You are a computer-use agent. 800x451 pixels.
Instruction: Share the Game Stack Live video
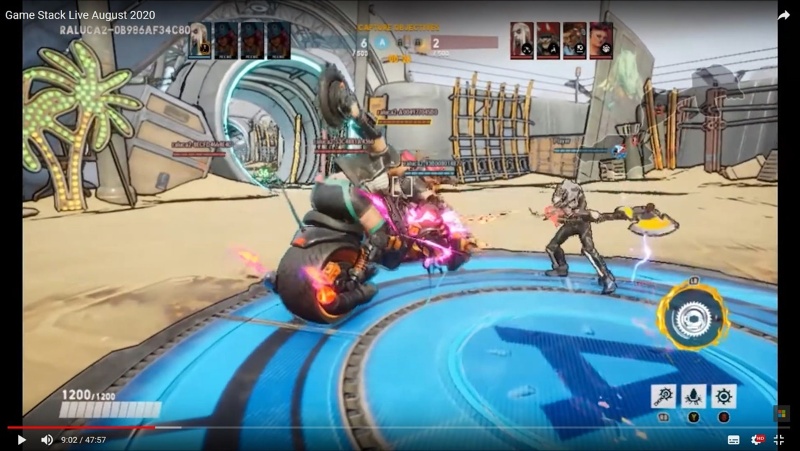(x=784, y=15)
